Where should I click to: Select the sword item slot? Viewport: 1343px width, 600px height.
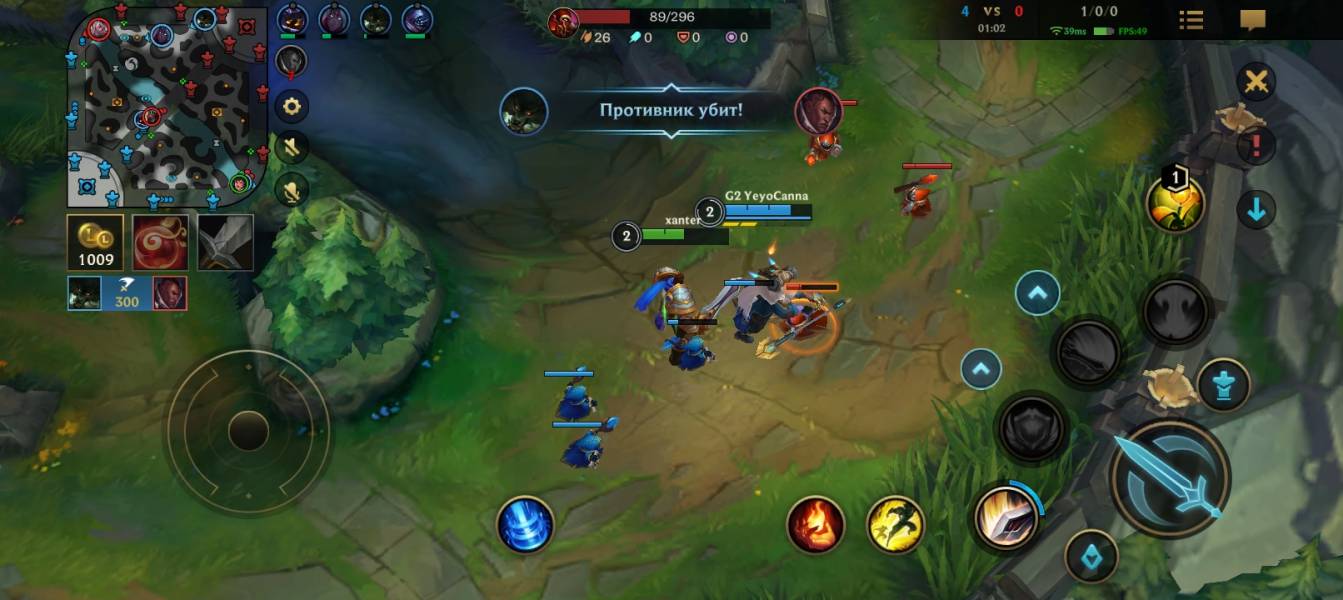point(225,242)
